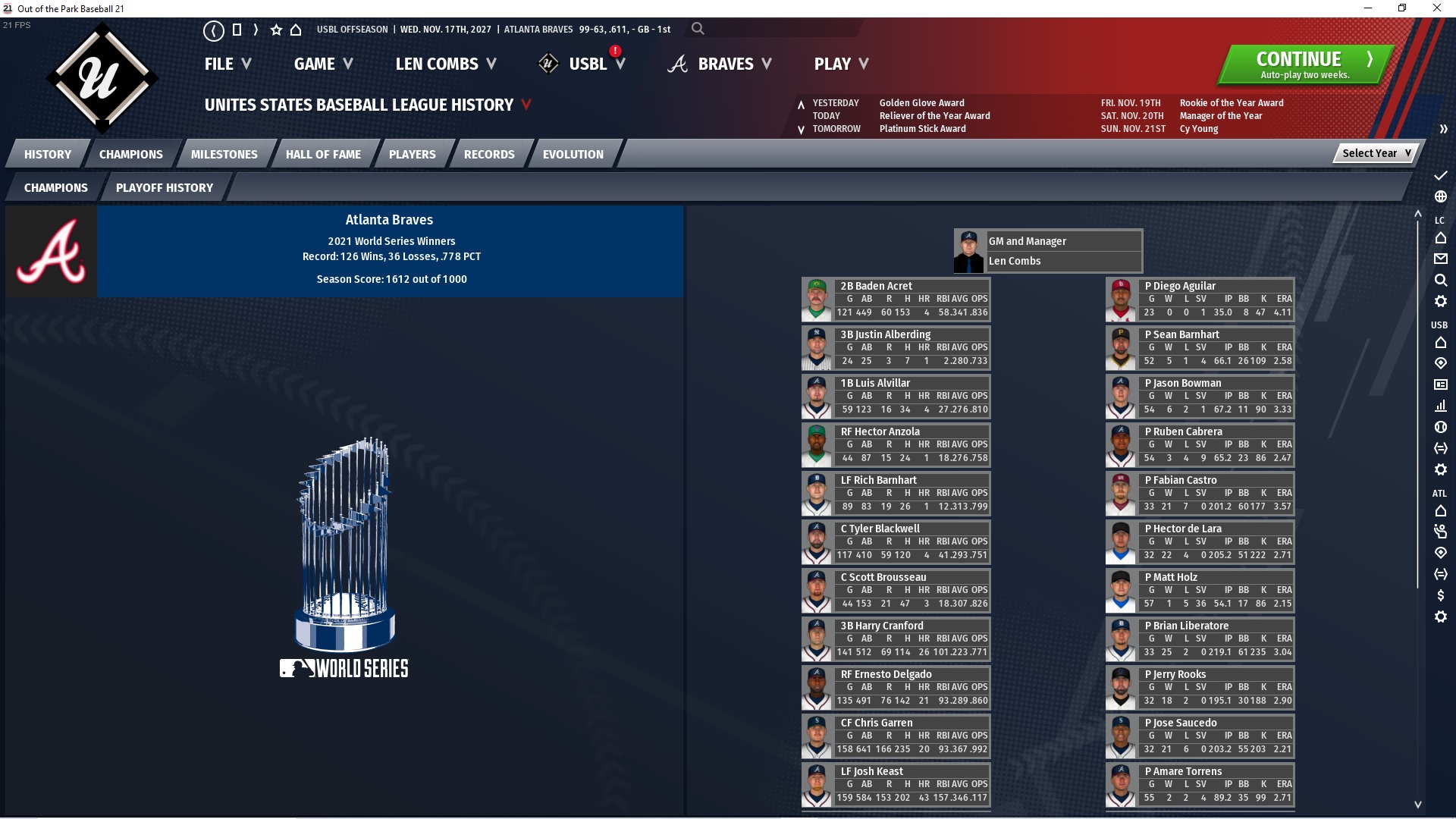Select the Players tab
This screenshot has height=819, width=1456.
pyautogui.click(x=412, y=154)
